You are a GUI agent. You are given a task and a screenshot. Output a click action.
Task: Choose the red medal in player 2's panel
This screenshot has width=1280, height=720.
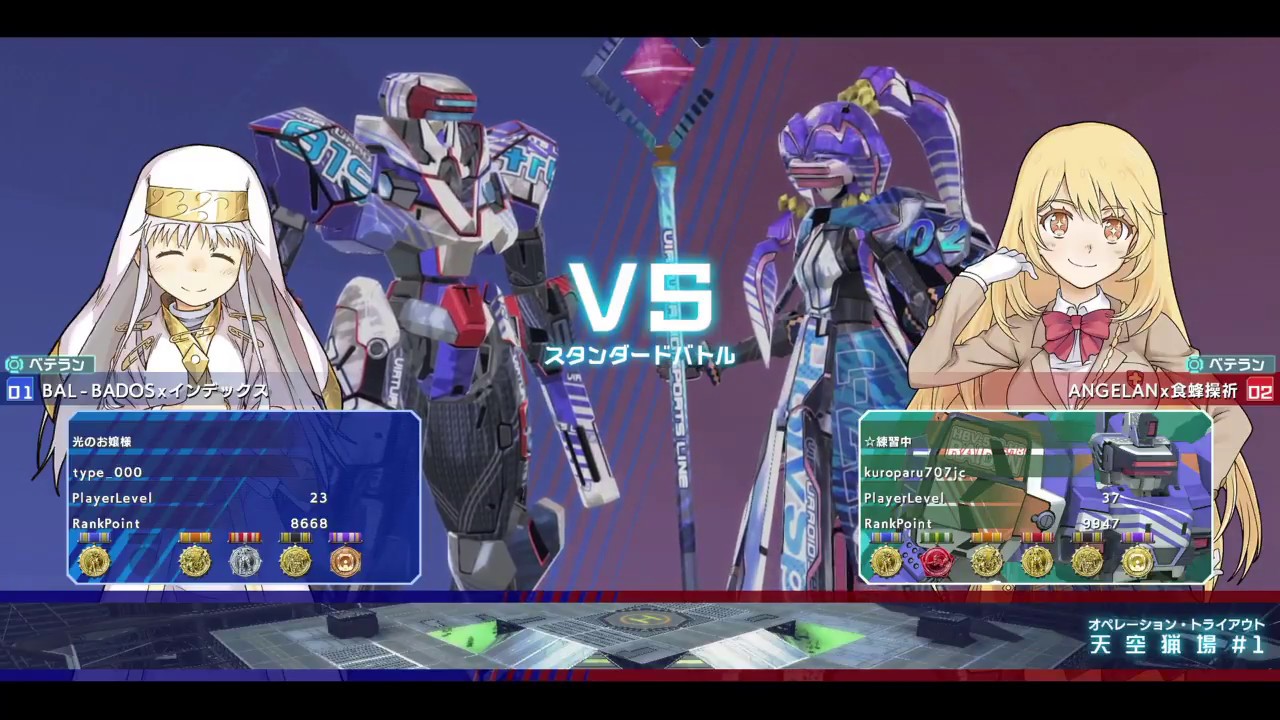tap(936, 561)
